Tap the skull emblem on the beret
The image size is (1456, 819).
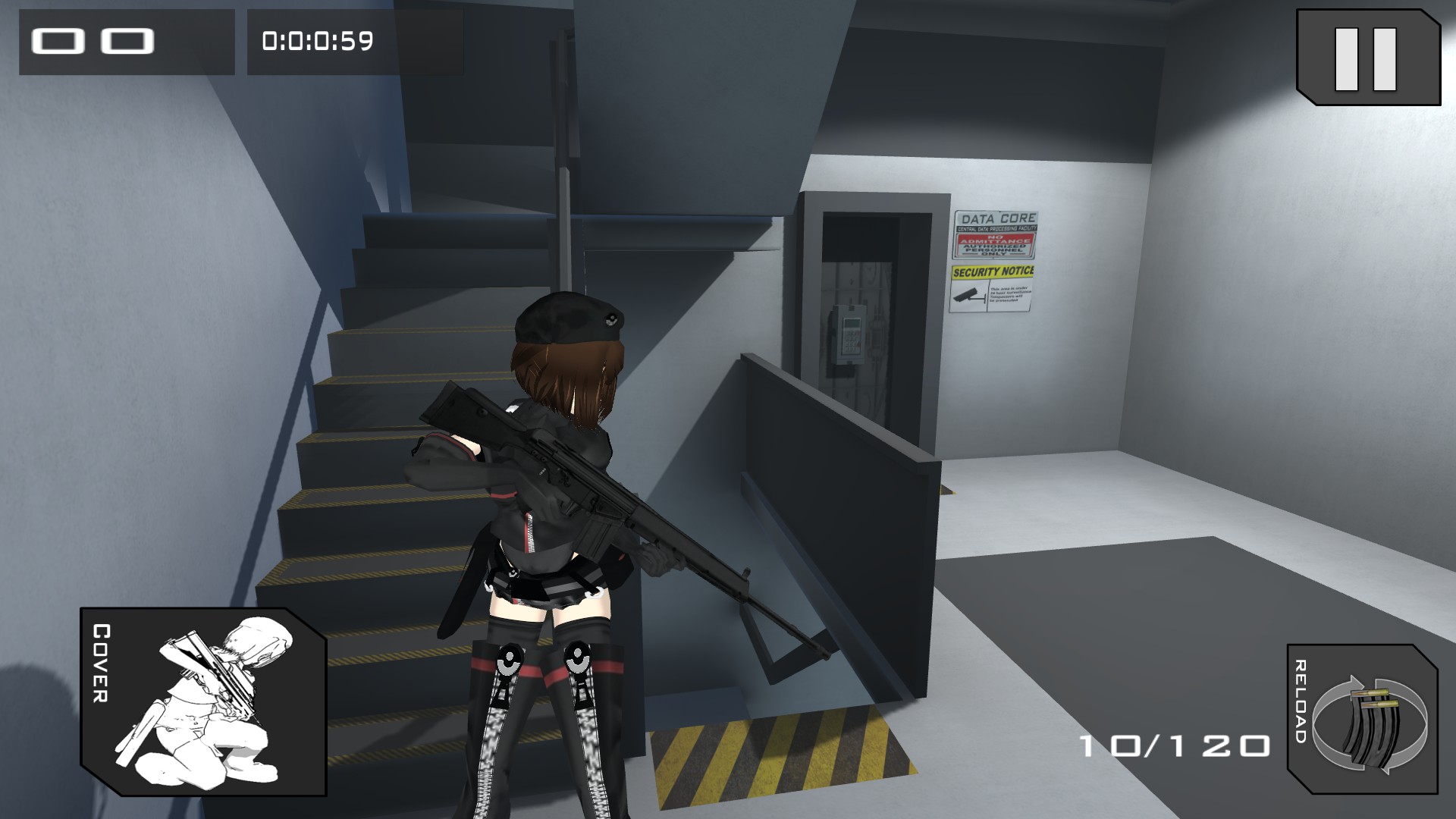pos(611,319)
